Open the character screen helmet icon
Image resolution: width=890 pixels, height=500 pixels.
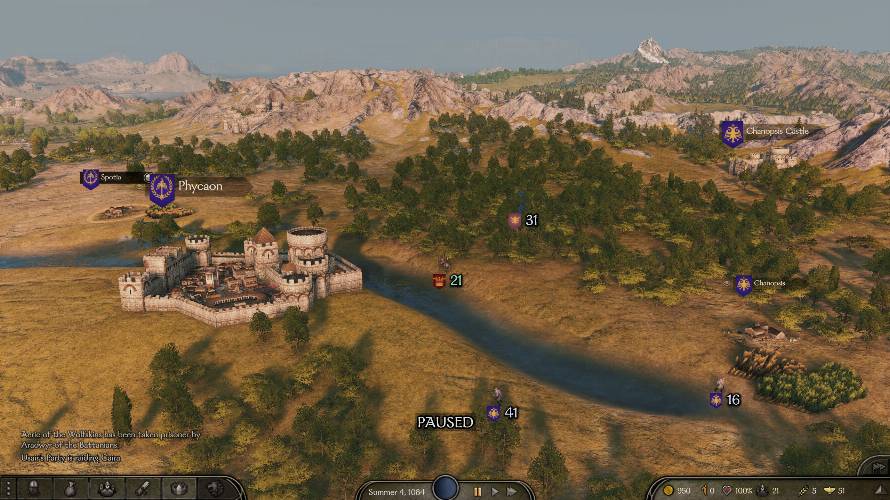pos(33,488)
